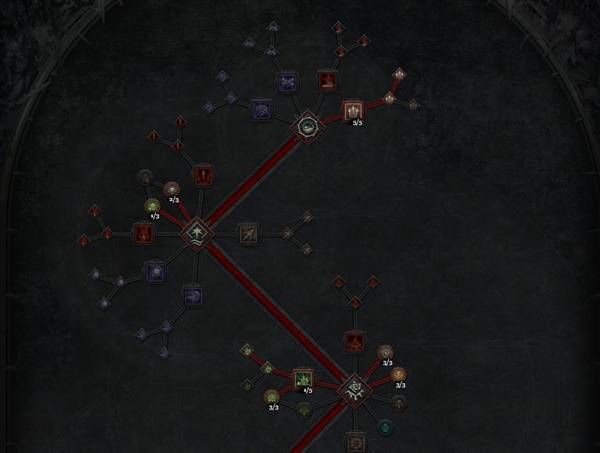600x453 pixels.
Task: Select the top cluster hub node with green emblem
Action: (x=307, y=126)
